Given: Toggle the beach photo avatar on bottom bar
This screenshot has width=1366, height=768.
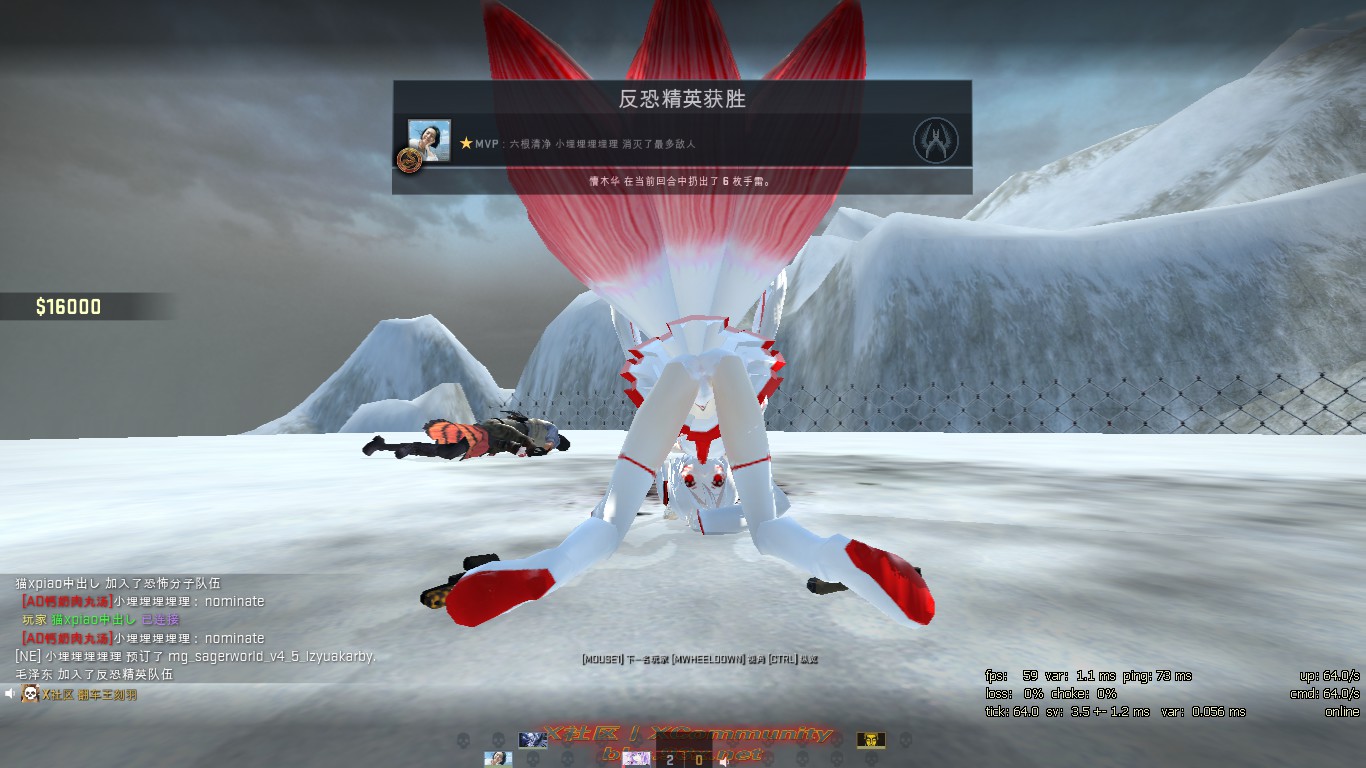Looking at the screenshot, I should tap(499, 758).
